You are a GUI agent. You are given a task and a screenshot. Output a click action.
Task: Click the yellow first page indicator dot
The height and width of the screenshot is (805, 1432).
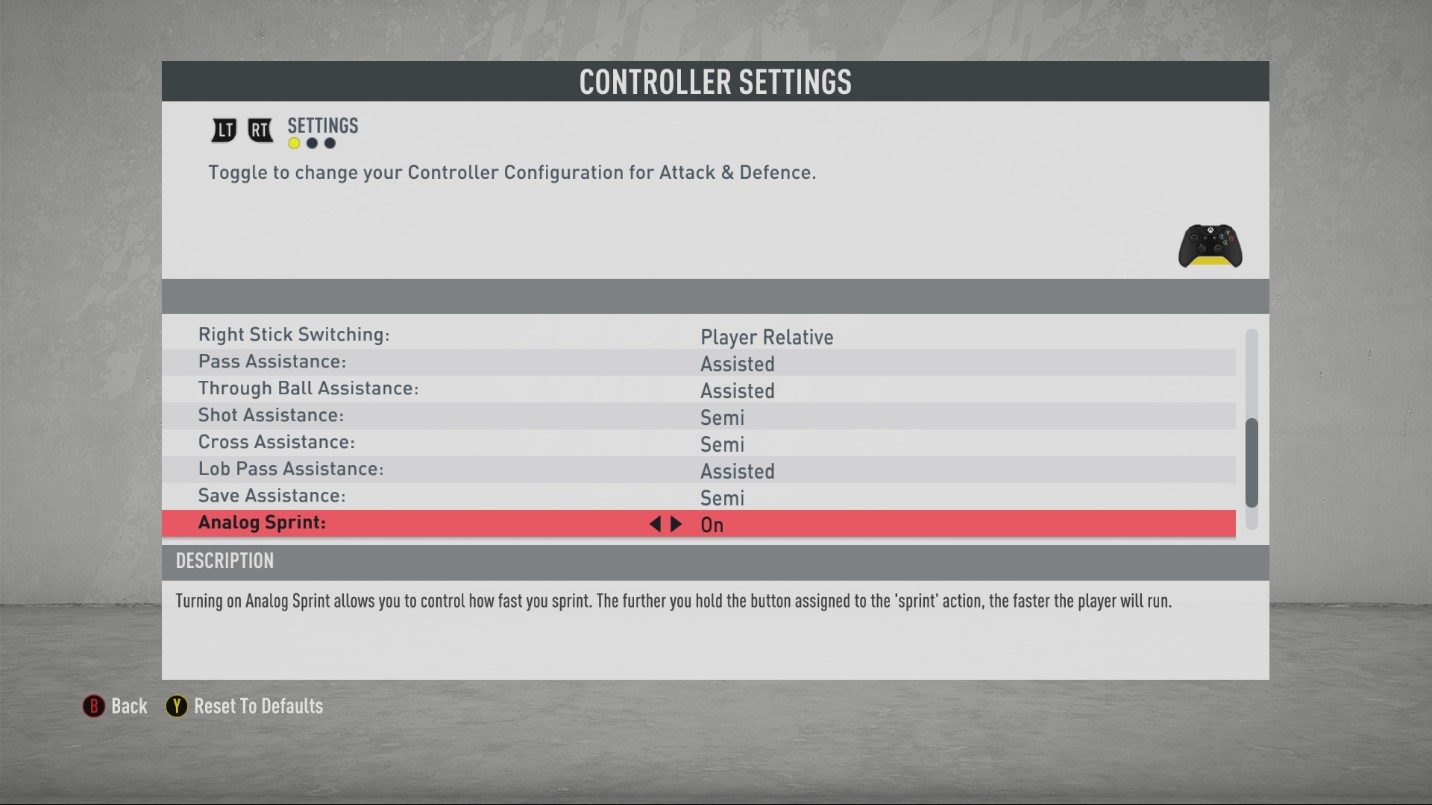tap(293, 143)
